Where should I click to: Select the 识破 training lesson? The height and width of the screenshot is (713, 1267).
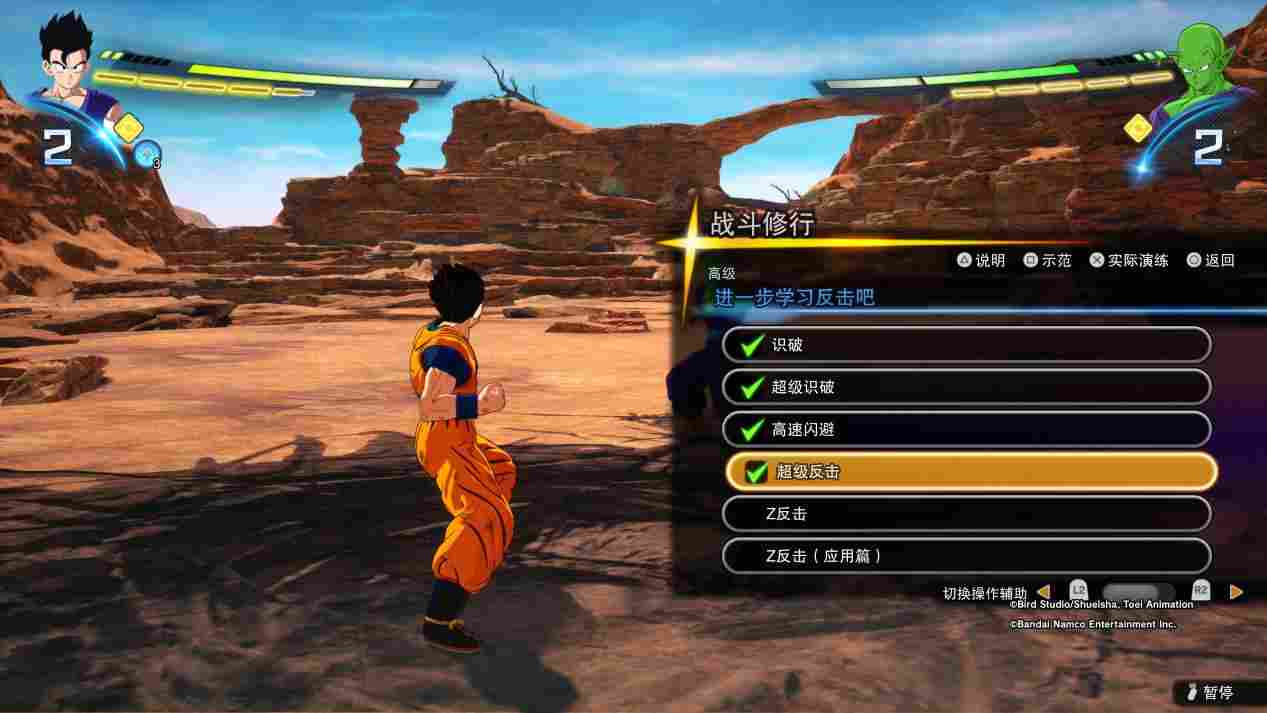(x=966, y=345)
